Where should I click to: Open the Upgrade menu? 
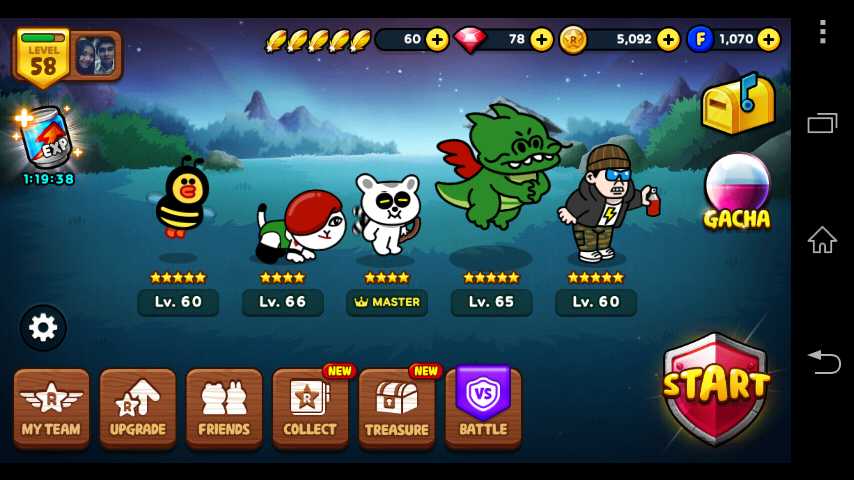coord(137,407)
